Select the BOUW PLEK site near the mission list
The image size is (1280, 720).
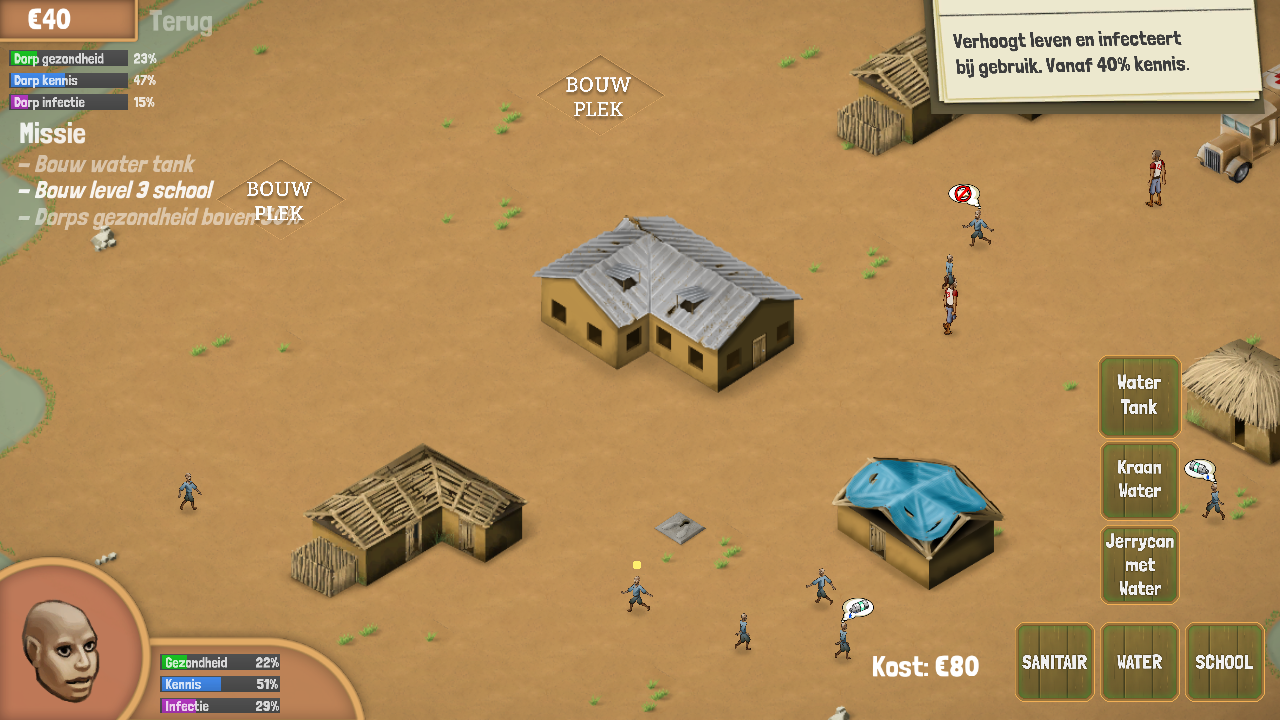tap(280, 199)
